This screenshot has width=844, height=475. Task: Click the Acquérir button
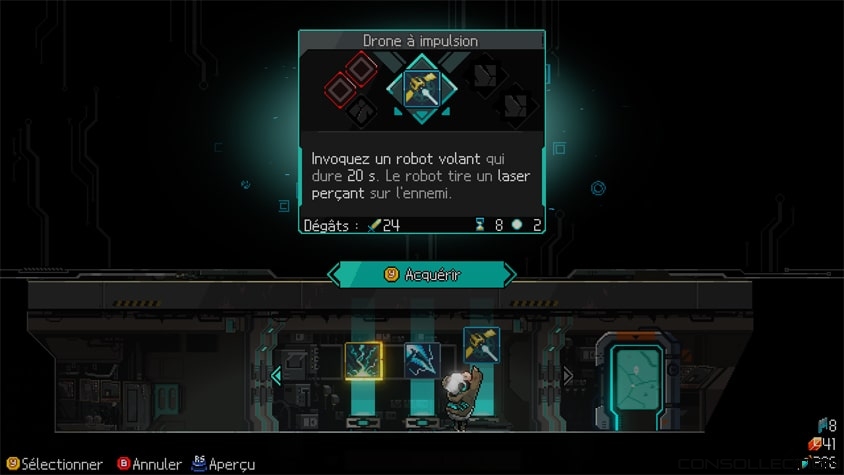click(422, 274)
